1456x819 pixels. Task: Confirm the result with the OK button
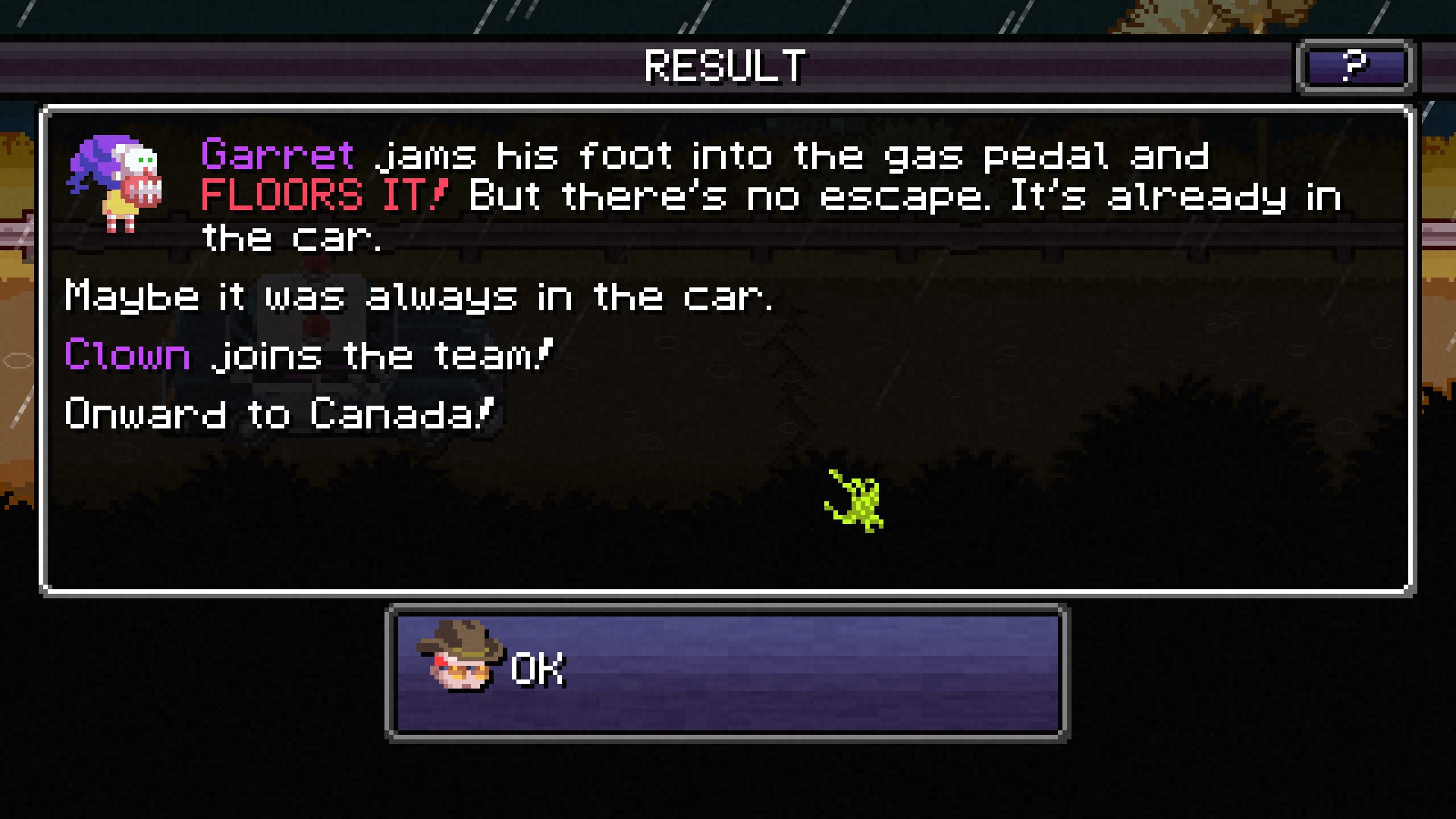(726, 672)
